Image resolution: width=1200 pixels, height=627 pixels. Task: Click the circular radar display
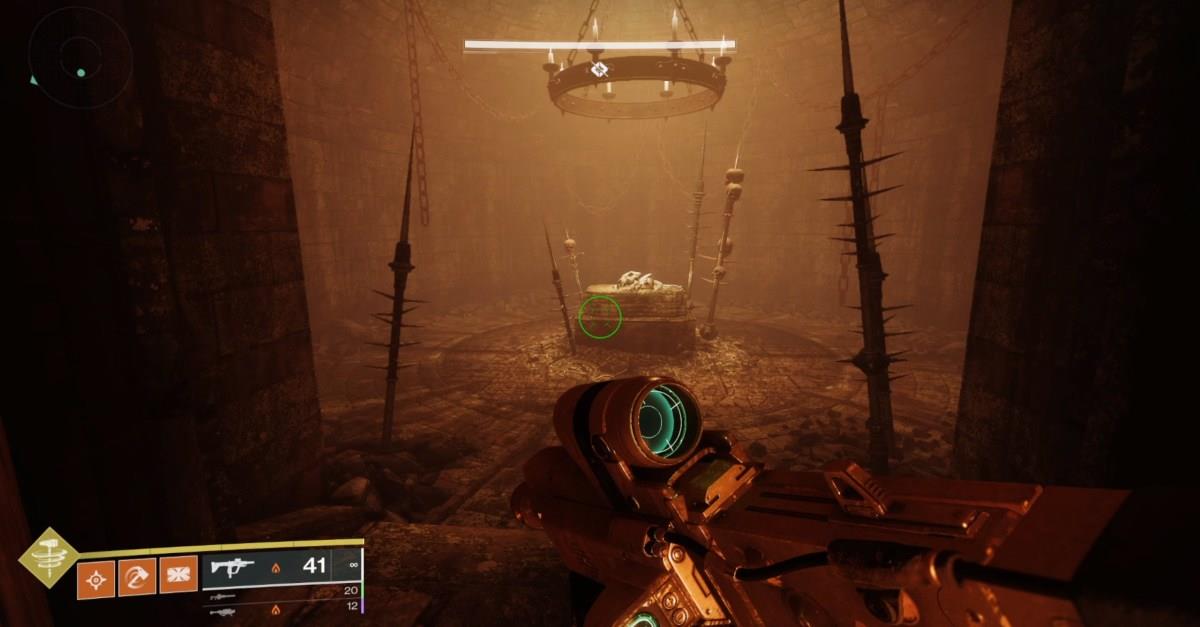click(80, 56)
